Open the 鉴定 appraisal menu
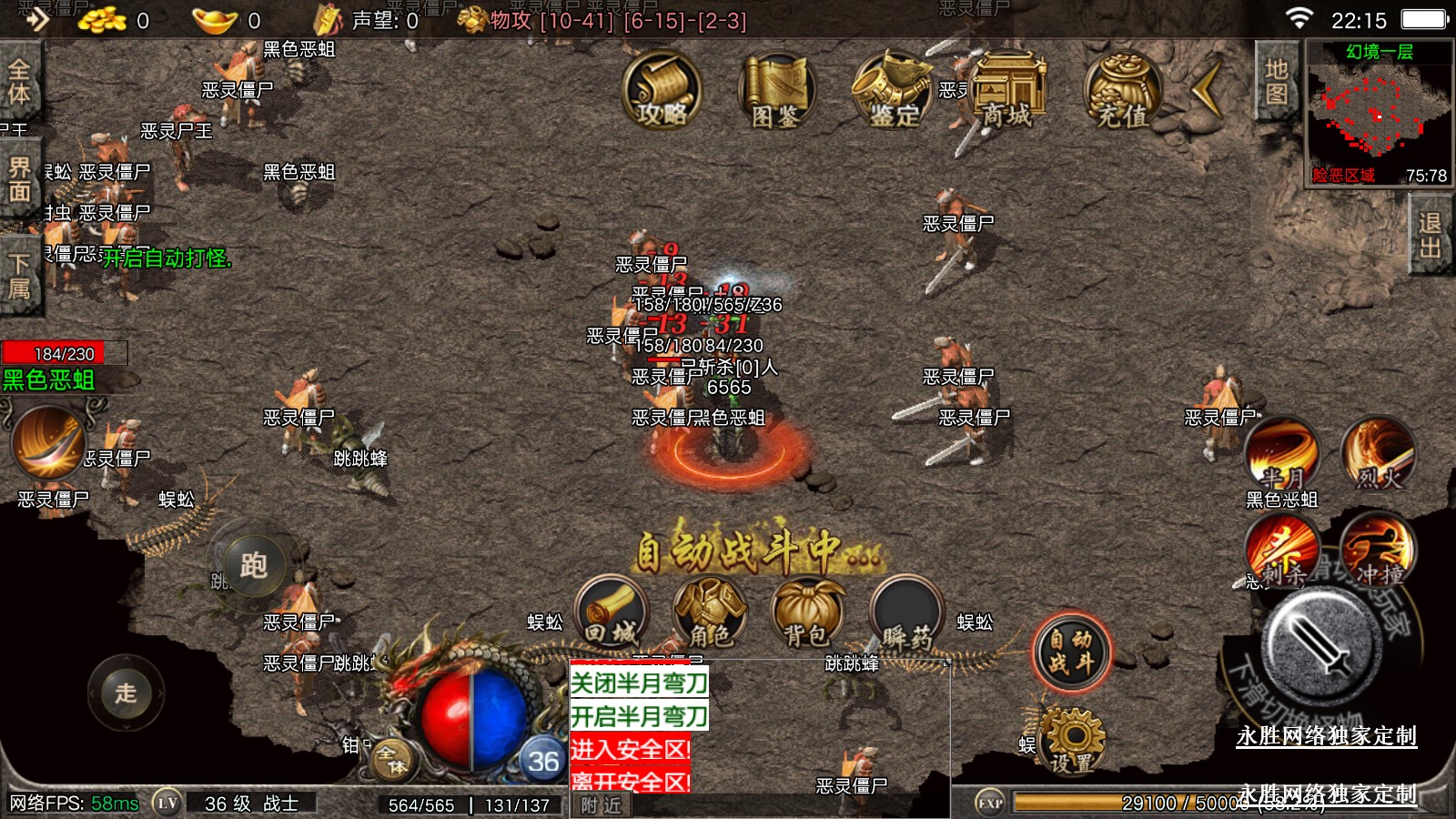 pos(891,90)
